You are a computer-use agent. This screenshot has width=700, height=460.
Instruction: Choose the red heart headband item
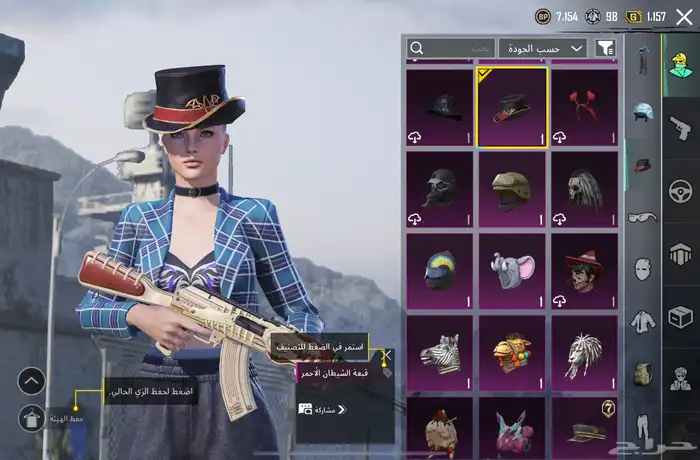pyautogui.click(x=584, y=107)
